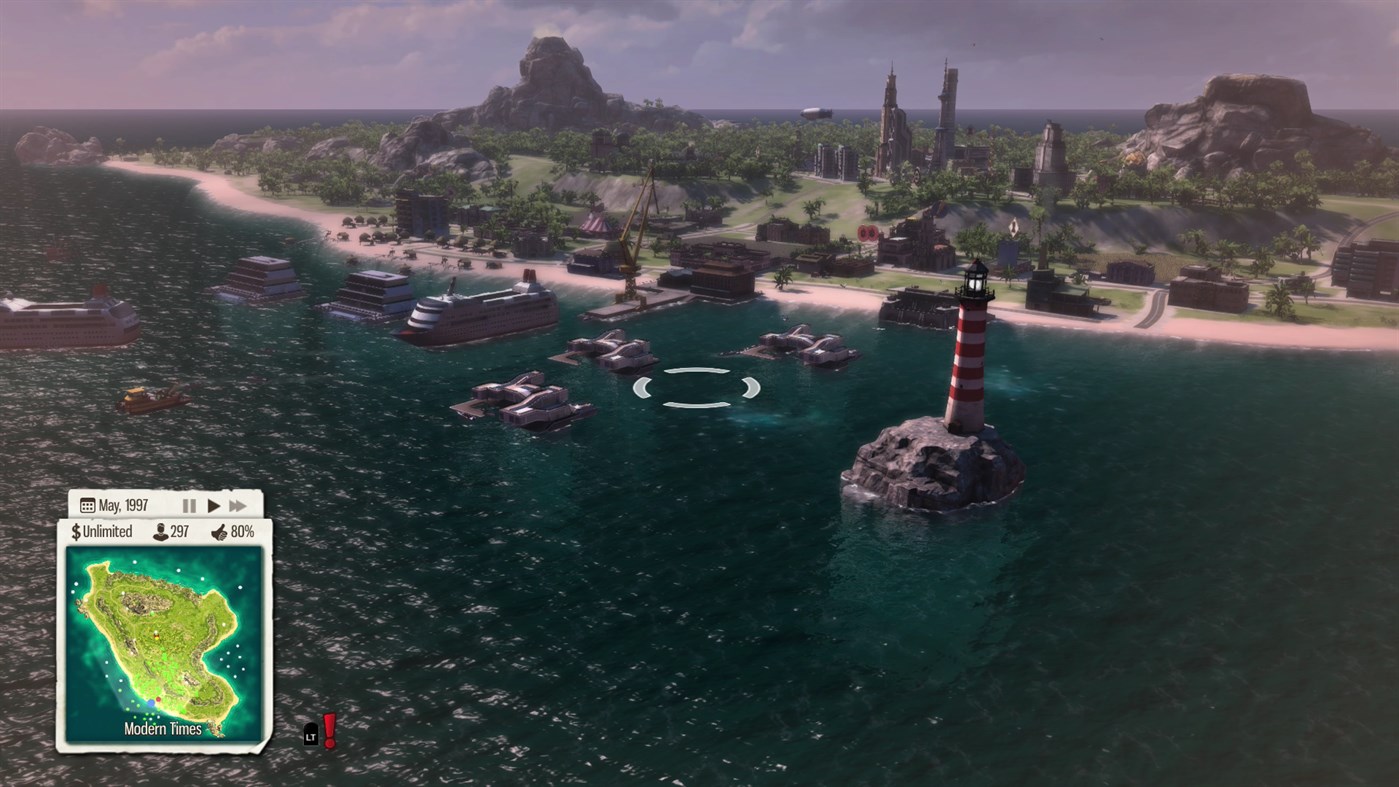
Task: Click the calendar icon beside the date
Action: click(x=87, y=504)
